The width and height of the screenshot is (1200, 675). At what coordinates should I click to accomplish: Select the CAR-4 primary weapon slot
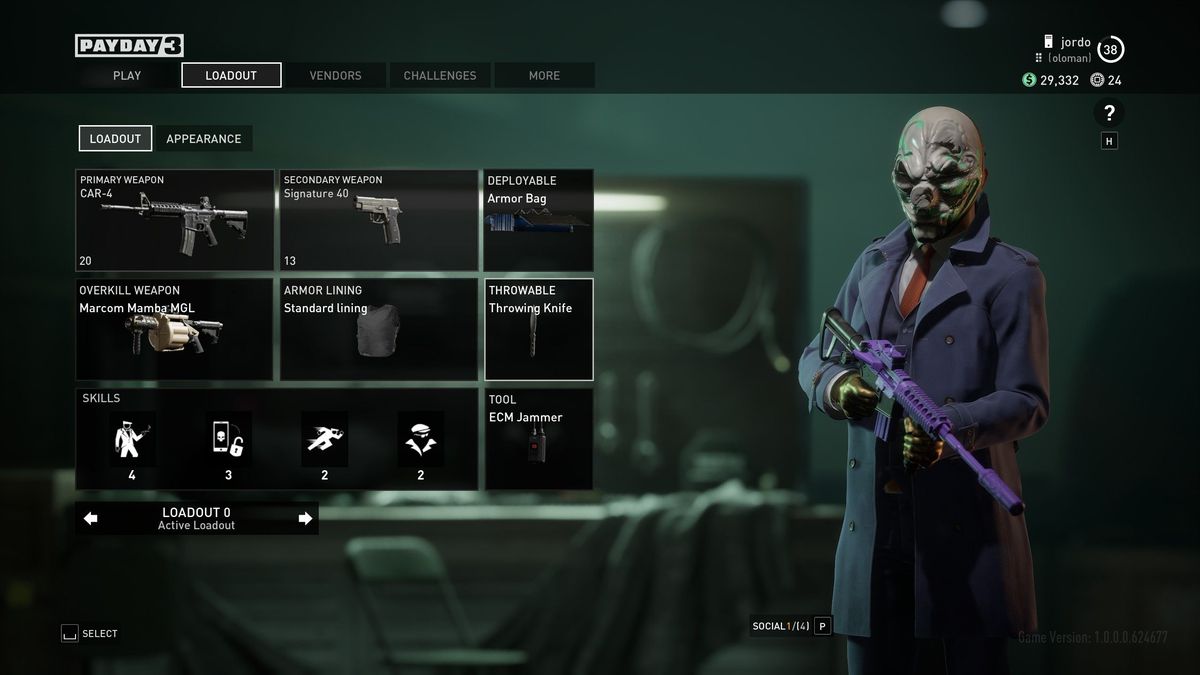coord(175,220)
